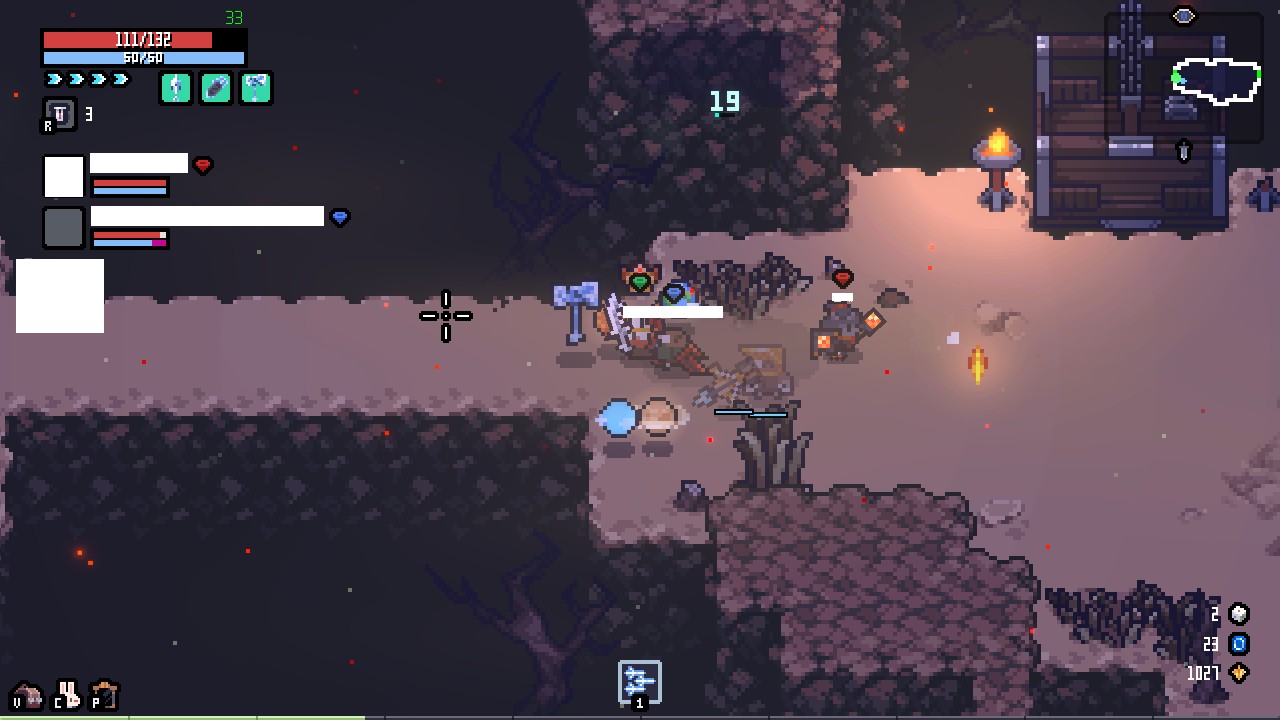
Task: Select the sword buff icon
Action: [x=176, y=88]
